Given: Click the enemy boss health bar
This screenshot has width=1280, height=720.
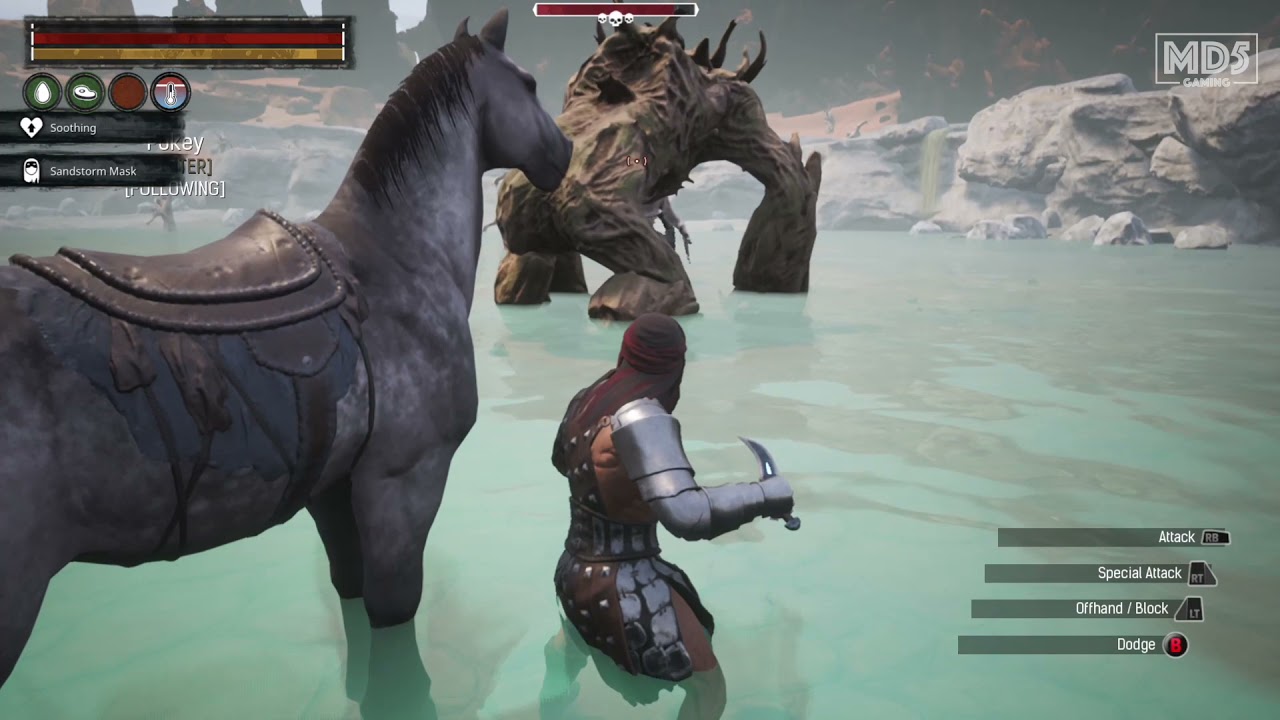Looking at the screenshot, I should coord(615,9).
